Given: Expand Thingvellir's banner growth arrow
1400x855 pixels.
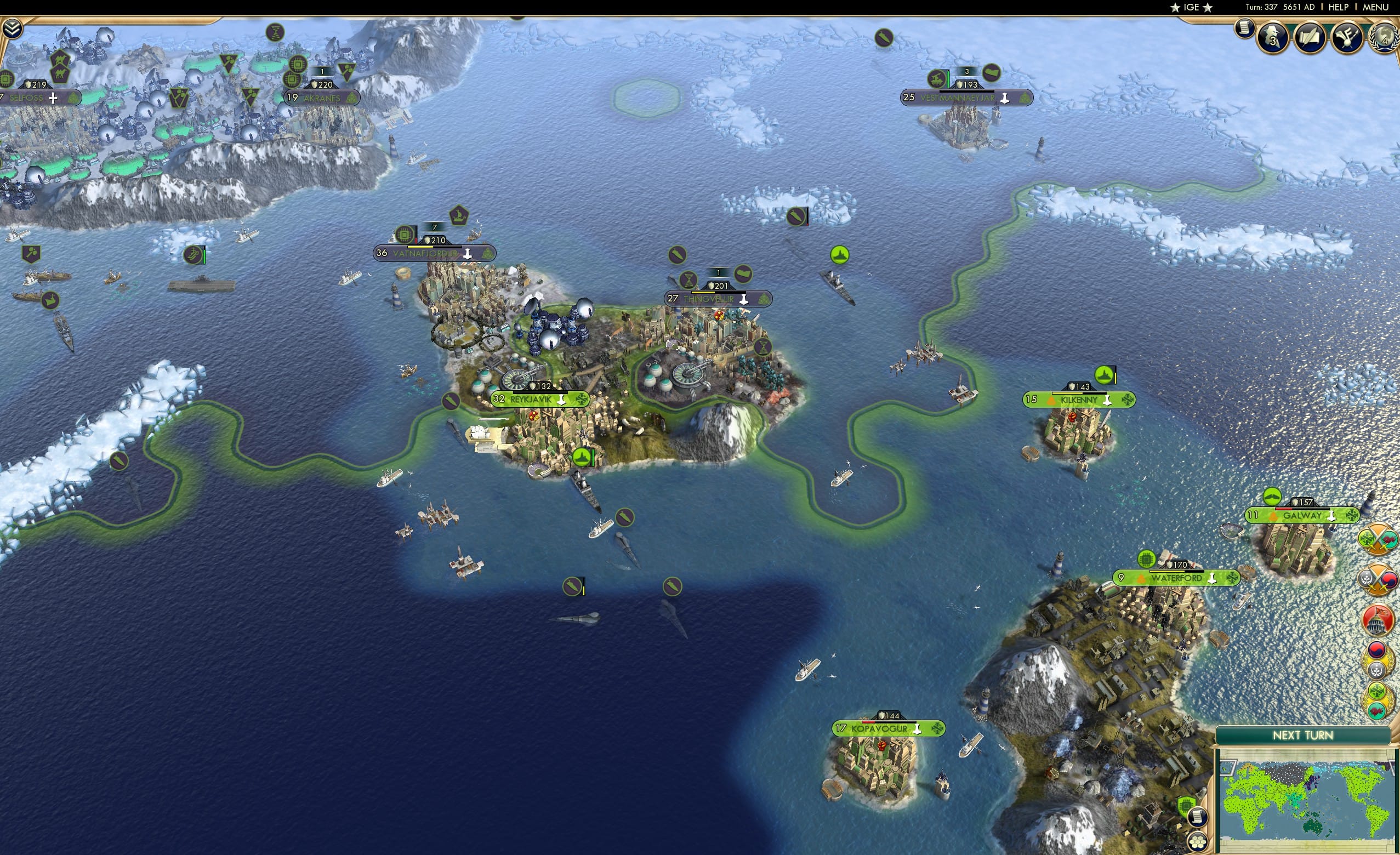Looking at the screenshot, I should pos(744,299).
